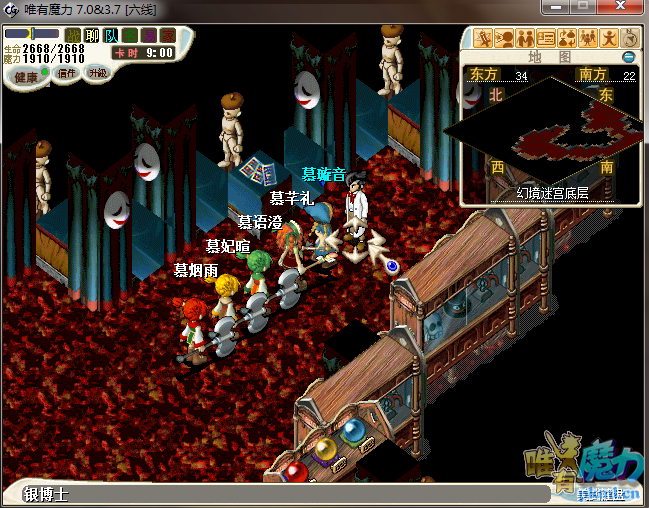Open the 信件 mail panel
This screenshot has height=508, width=649.
(67, 73)
